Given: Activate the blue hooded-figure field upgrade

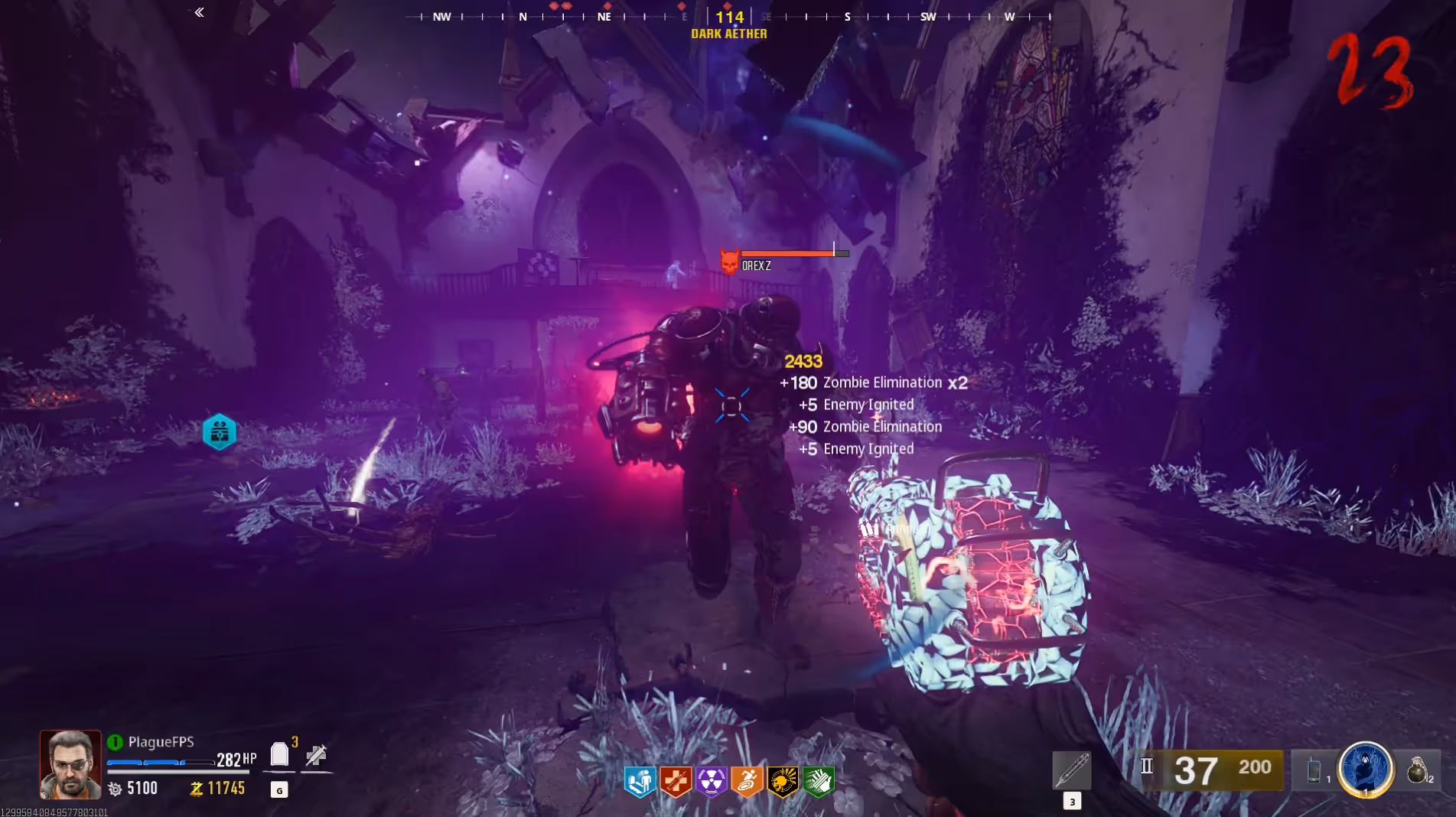Looking at the screenshot, I should click(1365, 767).
